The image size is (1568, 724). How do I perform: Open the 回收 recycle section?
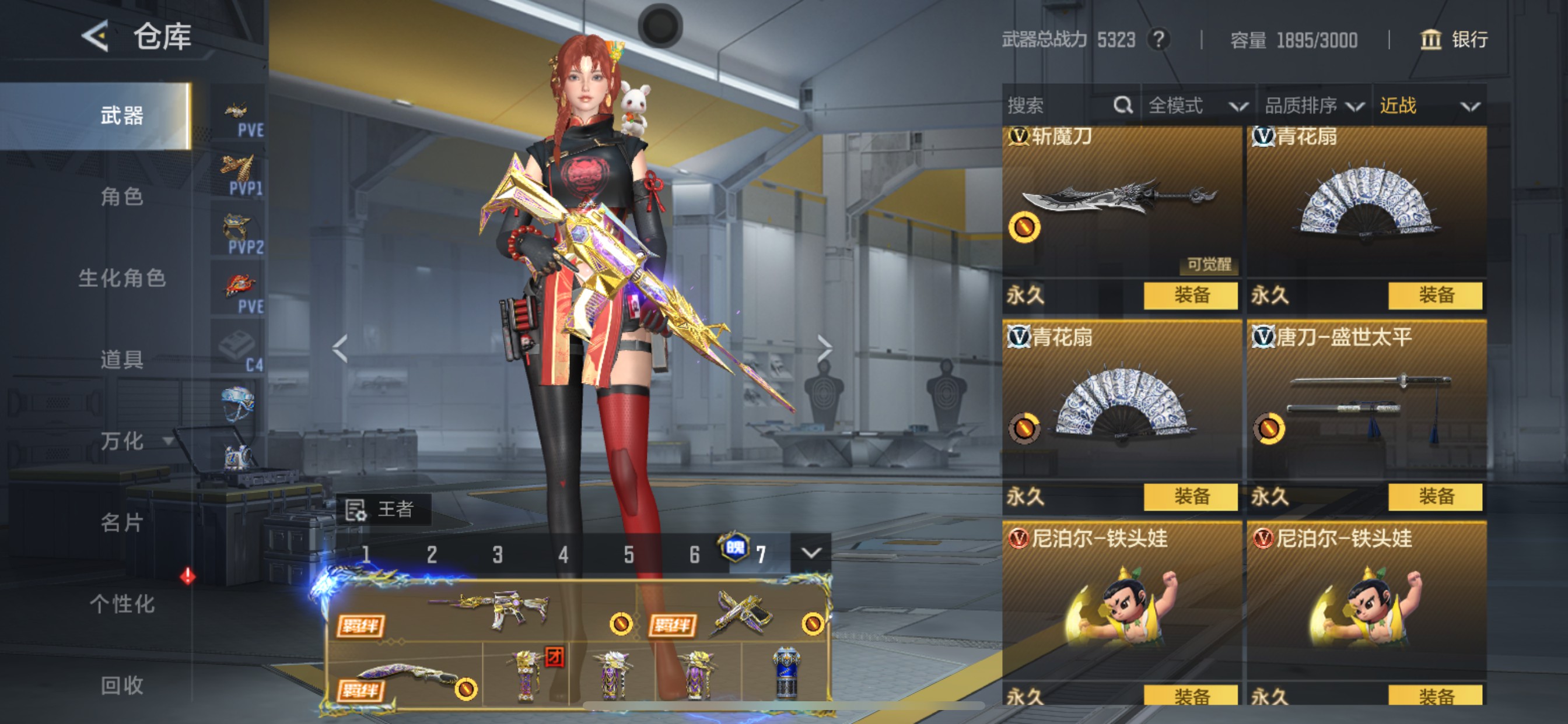122,685
